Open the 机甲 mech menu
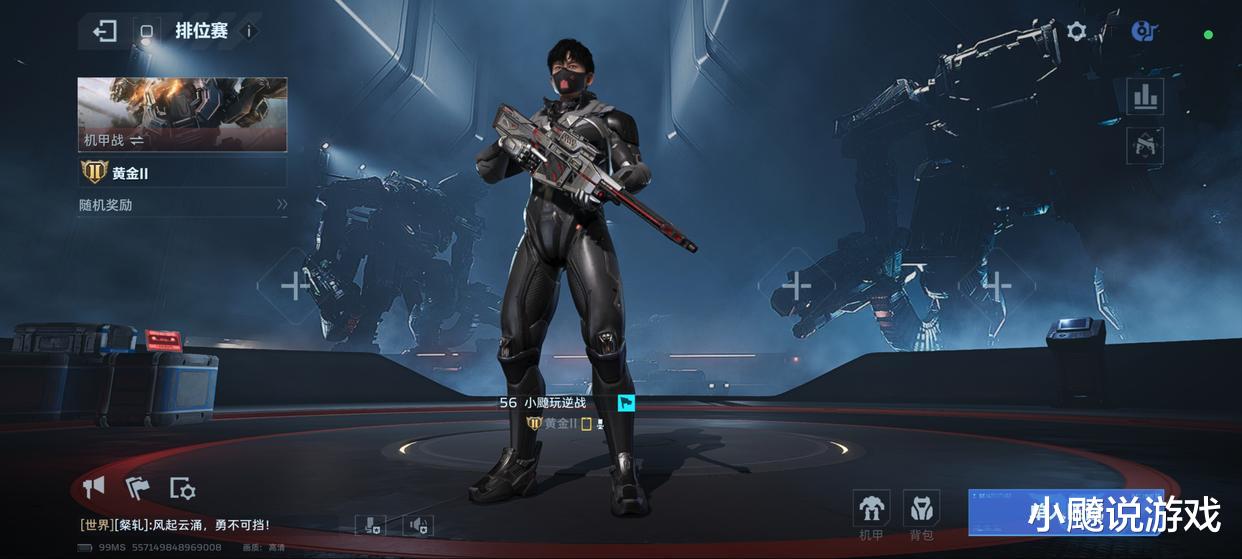The height and width of the screenshot is (559, 1242). point(871,514)
